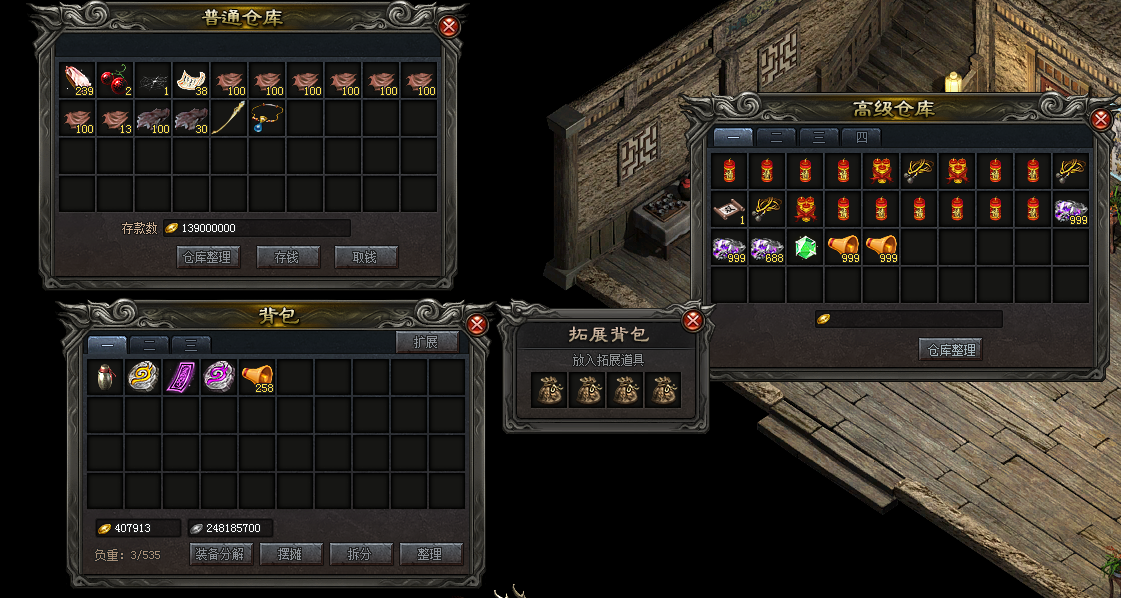Close the 背包 backpack window
Screen dimensions: 1121x598
pos(477,324)
